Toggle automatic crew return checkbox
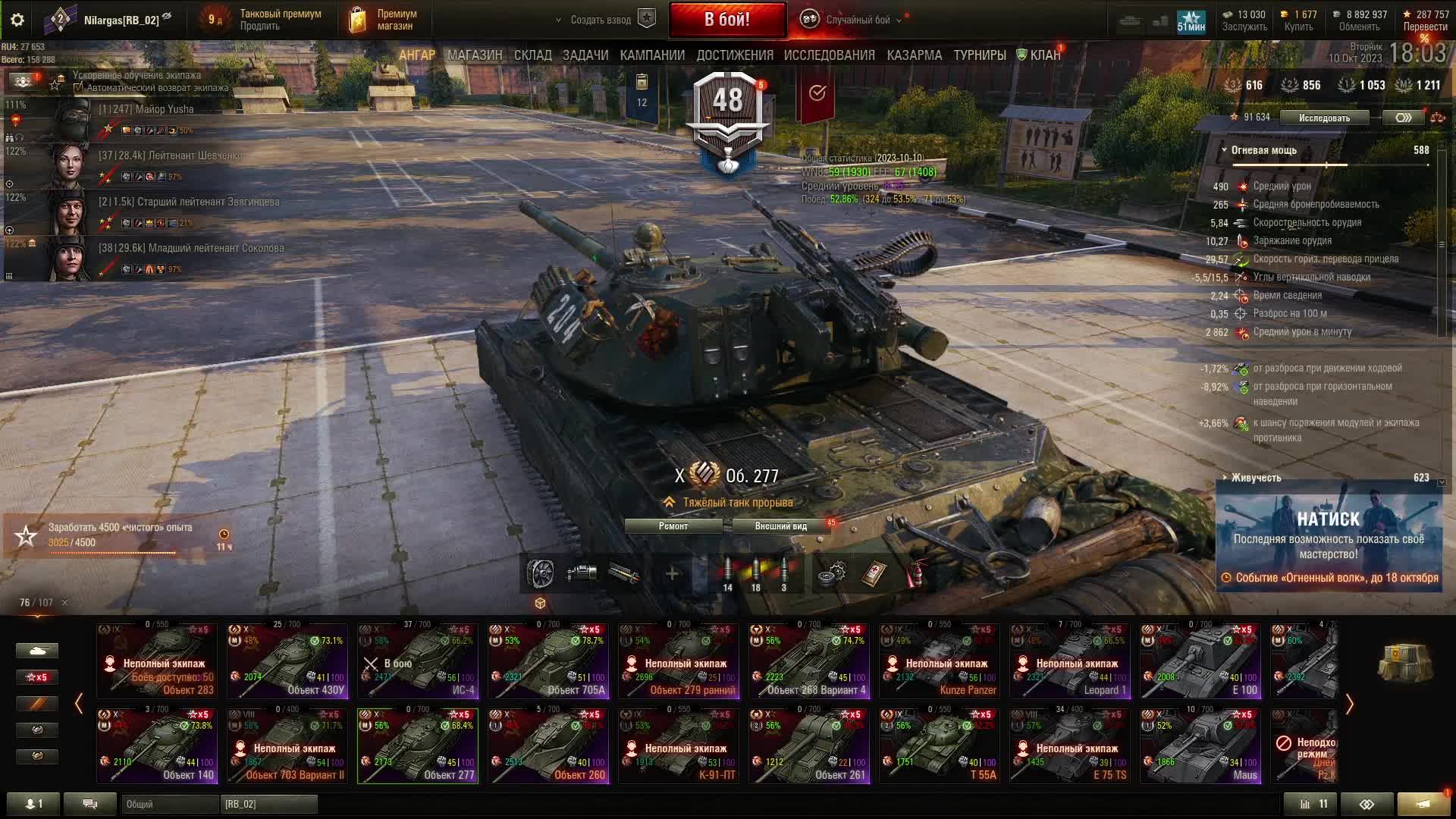Image resolution: width=1456 pixels, height=819 pixels. pos(78,88)
